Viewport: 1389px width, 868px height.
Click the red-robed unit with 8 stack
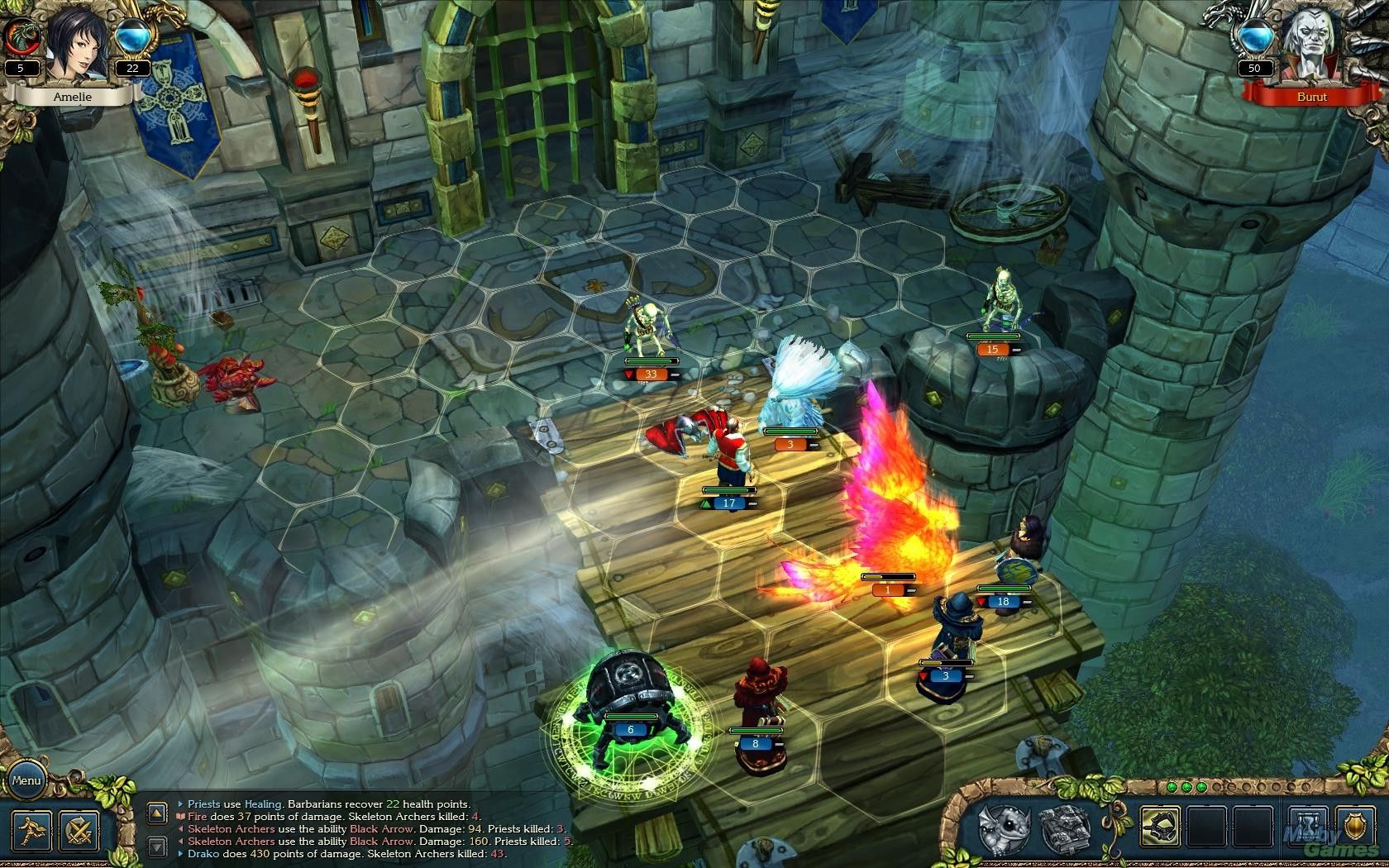point(754,699)
